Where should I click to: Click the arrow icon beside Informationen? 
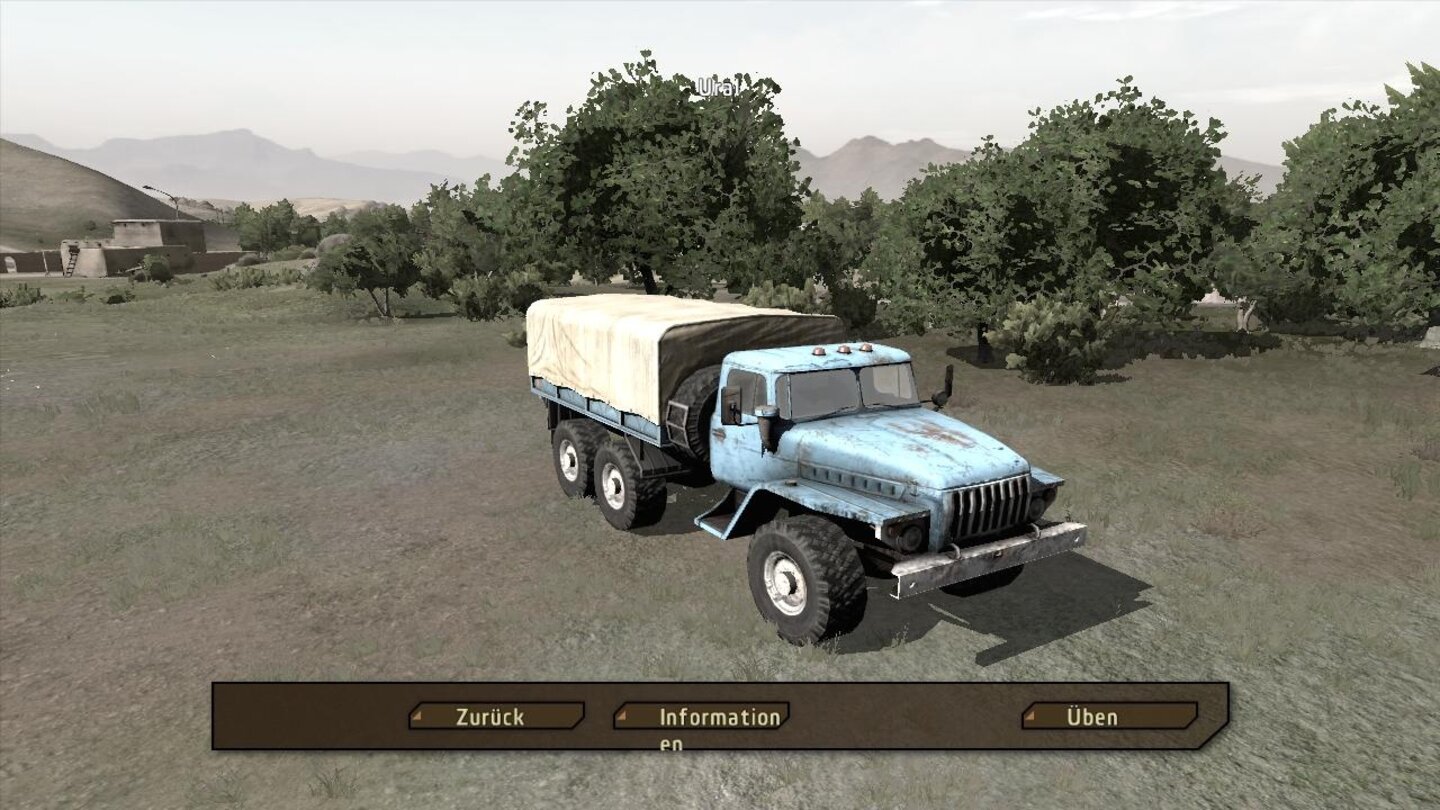tap(624, 717)
